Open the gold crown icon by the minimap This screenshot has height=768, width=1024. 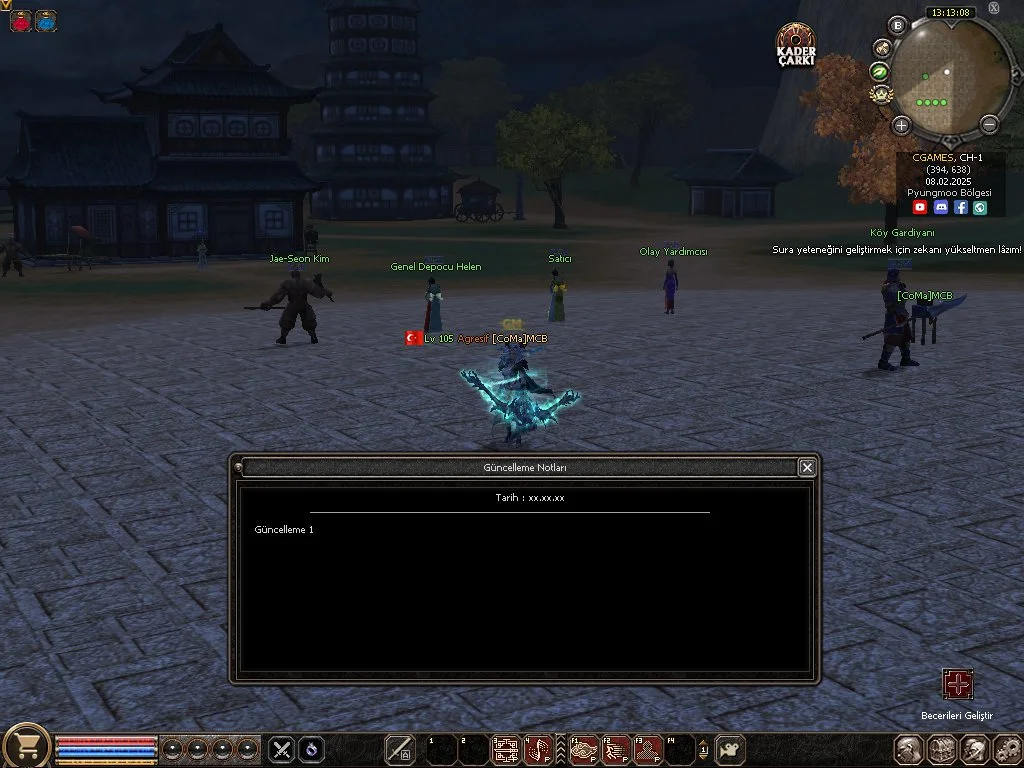coord(881,94)
